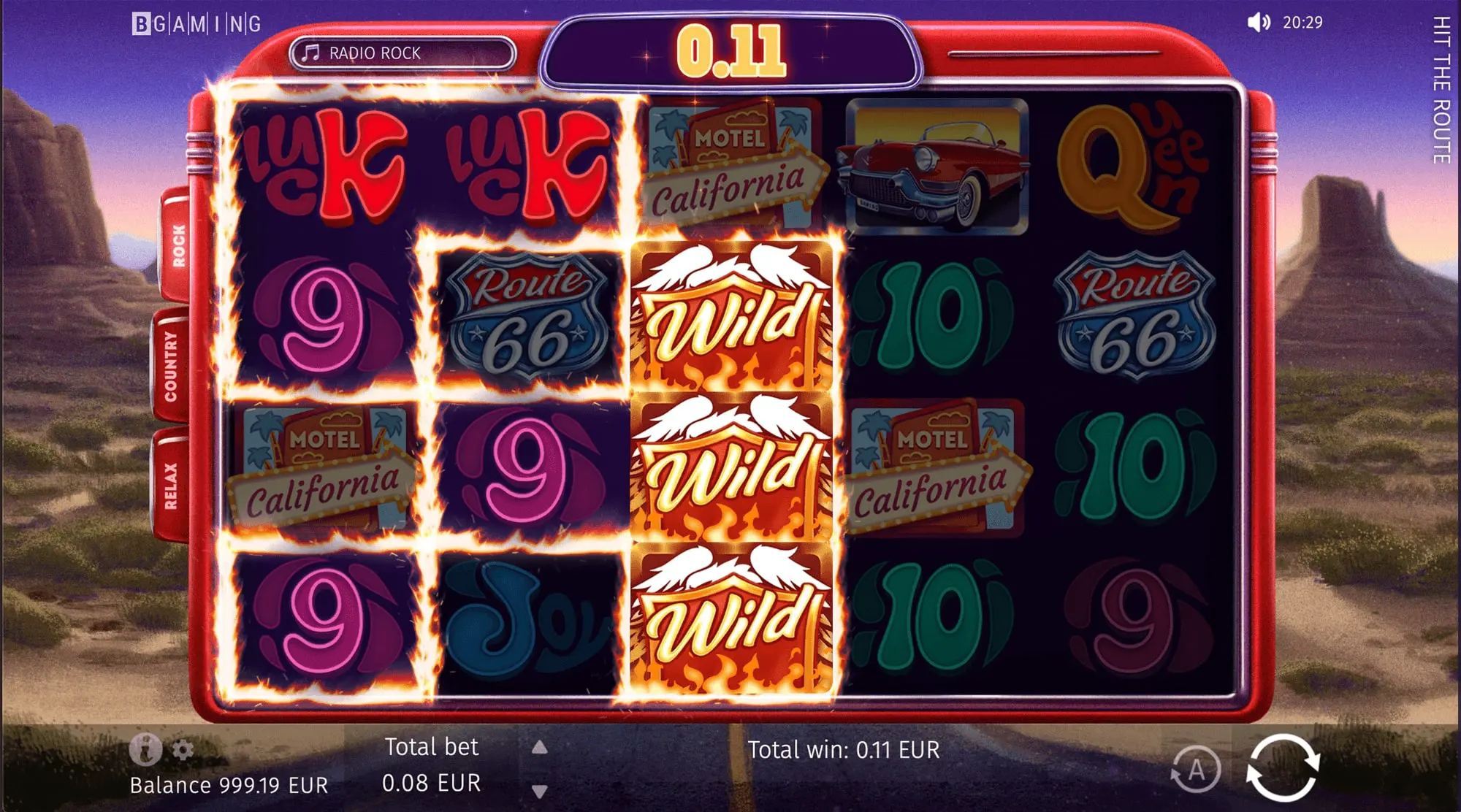Switch to the Relax radio tab
This screenshot has width=1461, height=812.
170,486
